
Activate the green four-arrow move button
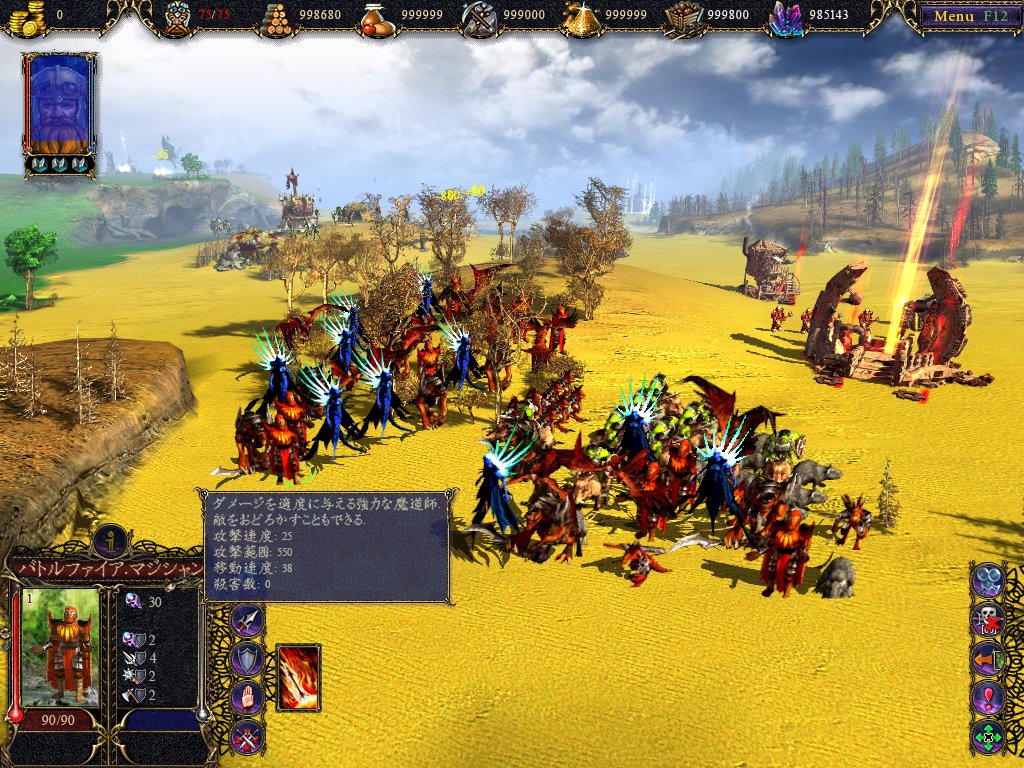coord(988,736)
